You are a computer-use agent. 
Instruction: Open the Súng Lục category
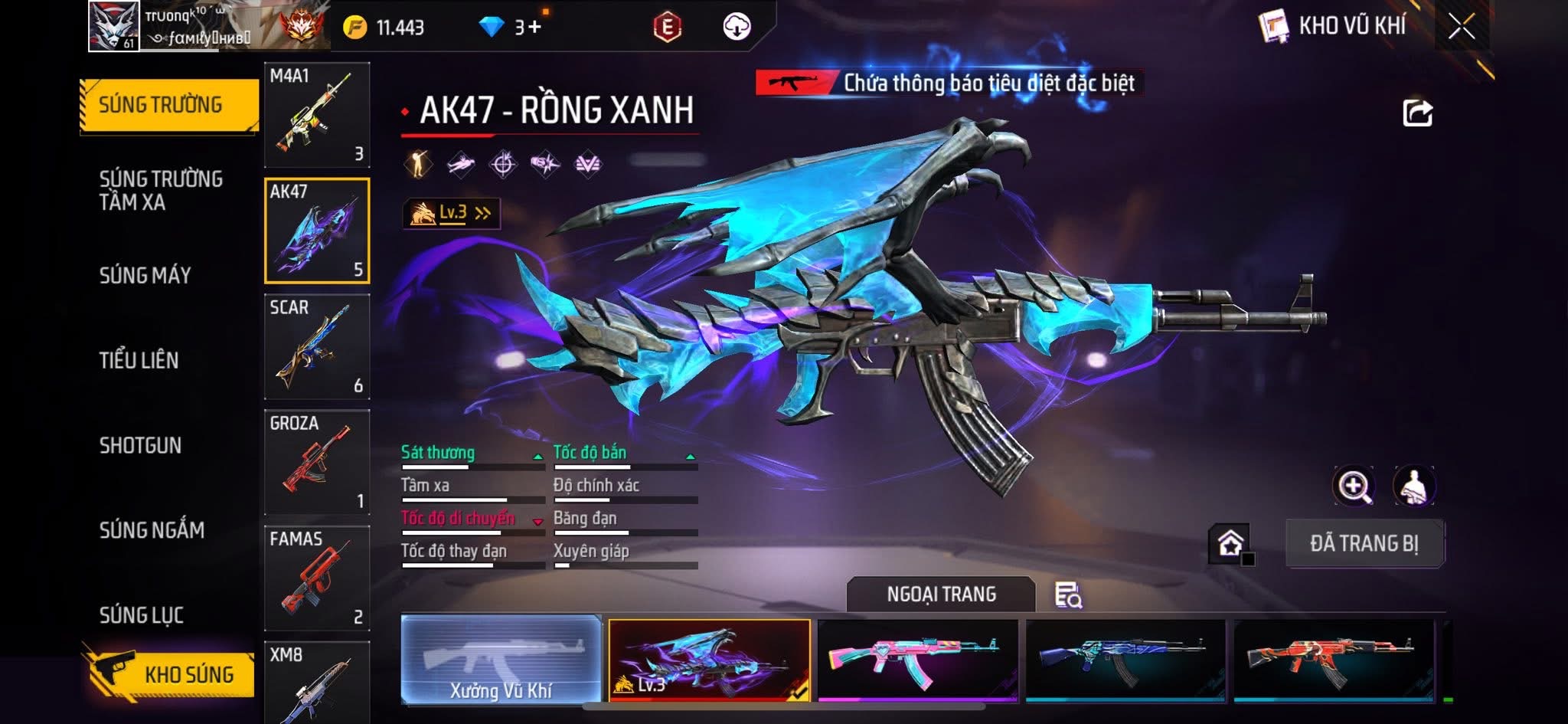[x=141, y=614]
